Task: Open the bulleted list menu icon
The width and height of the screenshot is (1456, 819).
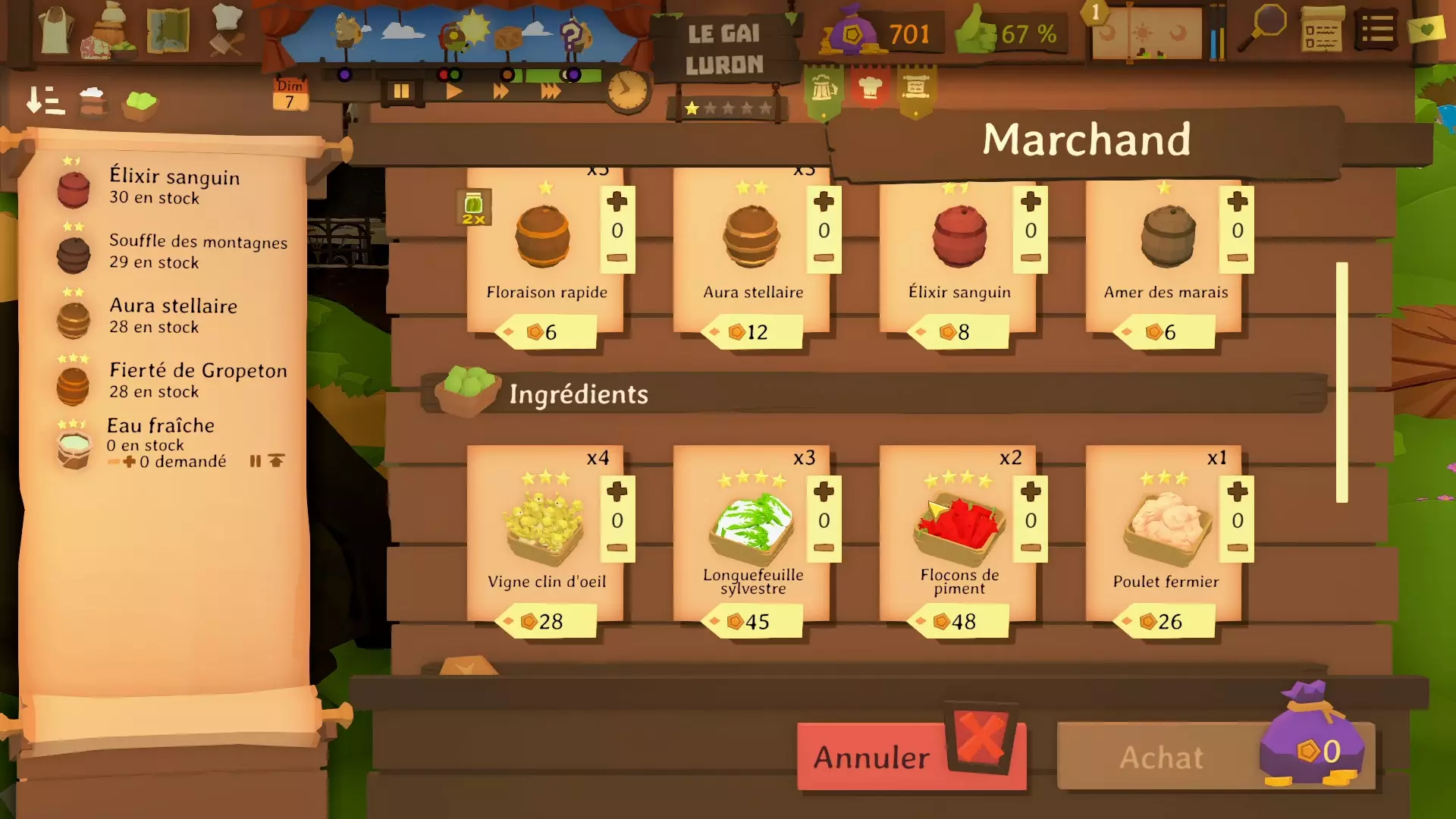Action: point(1376,30)
